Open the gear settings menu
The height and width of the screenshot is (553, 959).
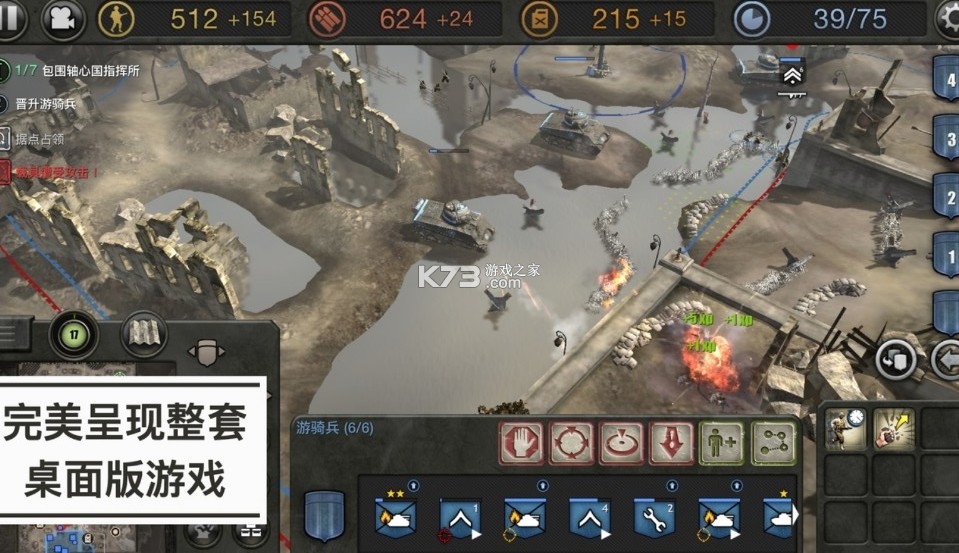(948, 18)
